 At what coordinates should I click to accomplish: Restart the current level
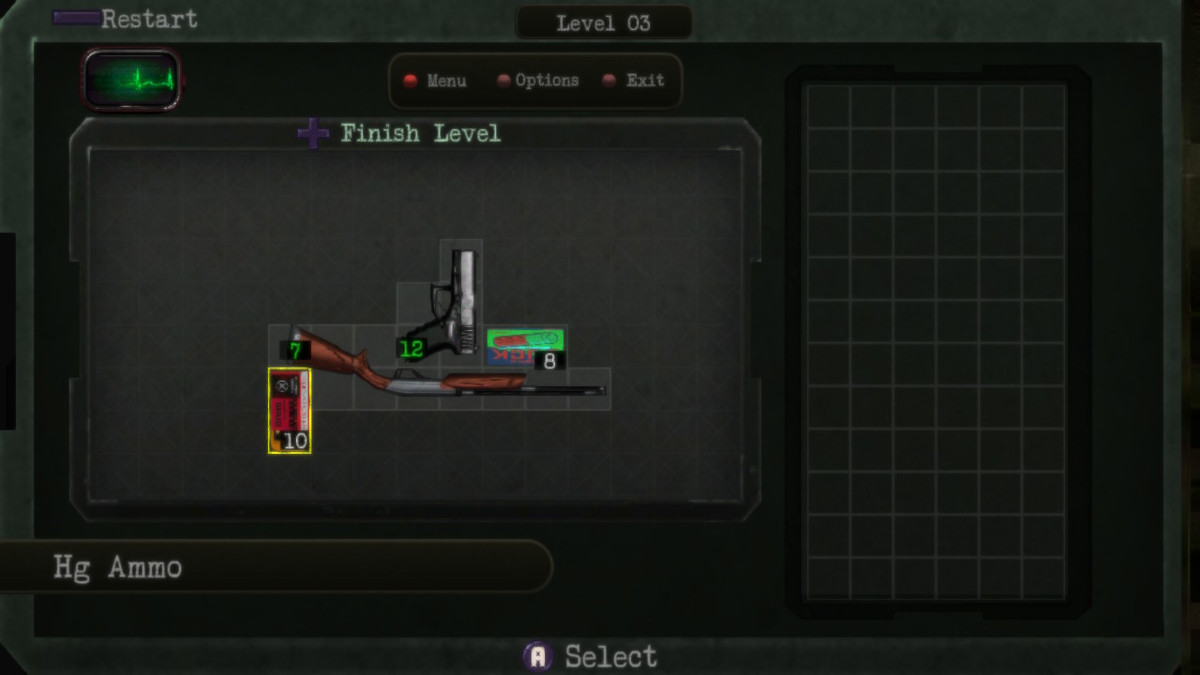coord(148,19)
